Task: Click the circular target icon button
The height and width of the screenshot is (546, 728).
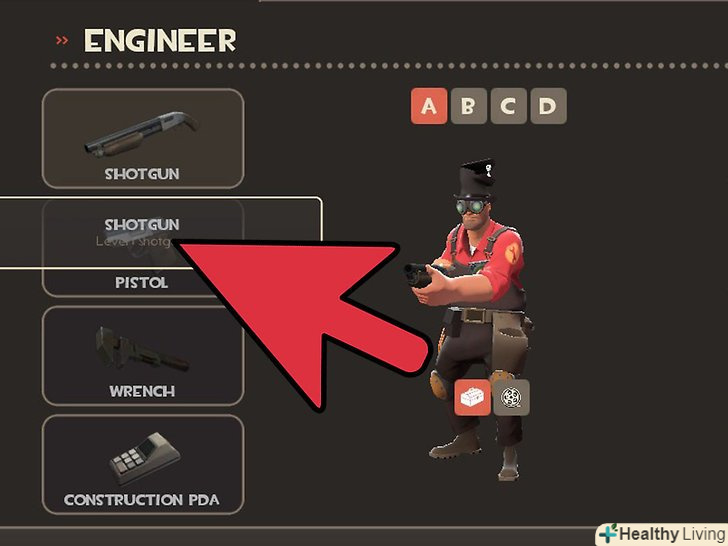Action: coord(512,397)
